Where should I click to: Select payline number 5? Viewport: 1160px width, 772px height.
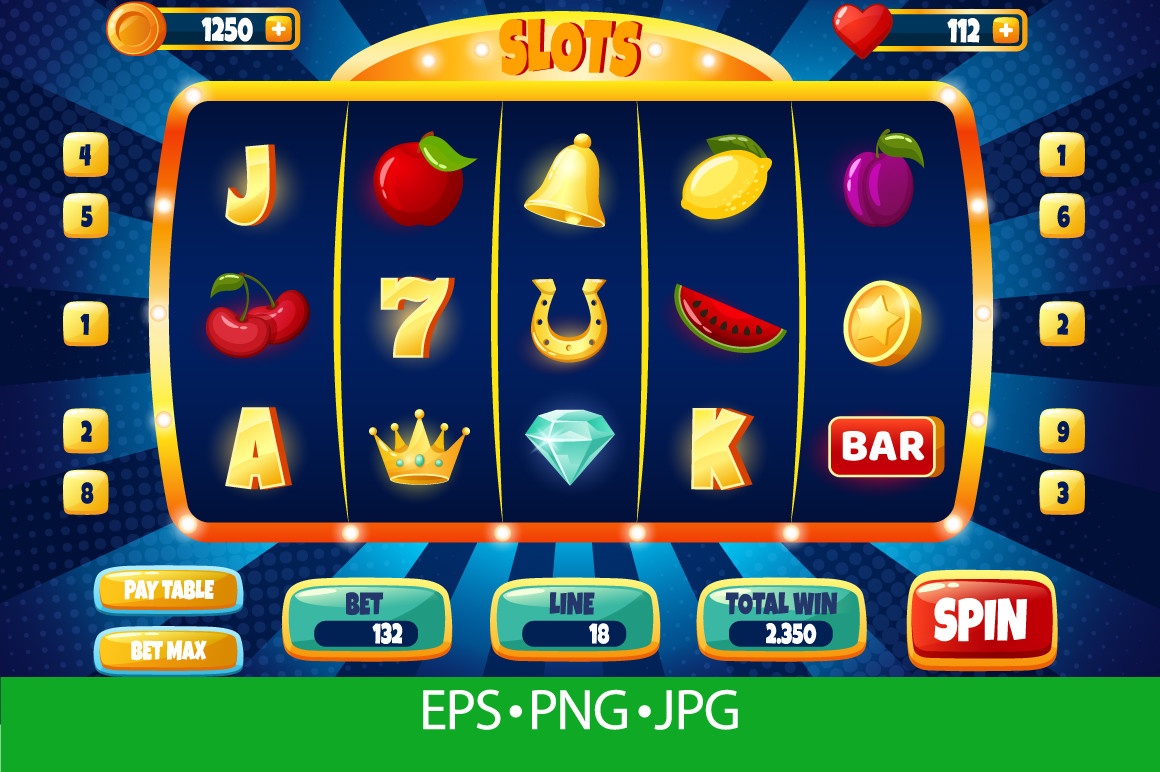coord(86,216)
